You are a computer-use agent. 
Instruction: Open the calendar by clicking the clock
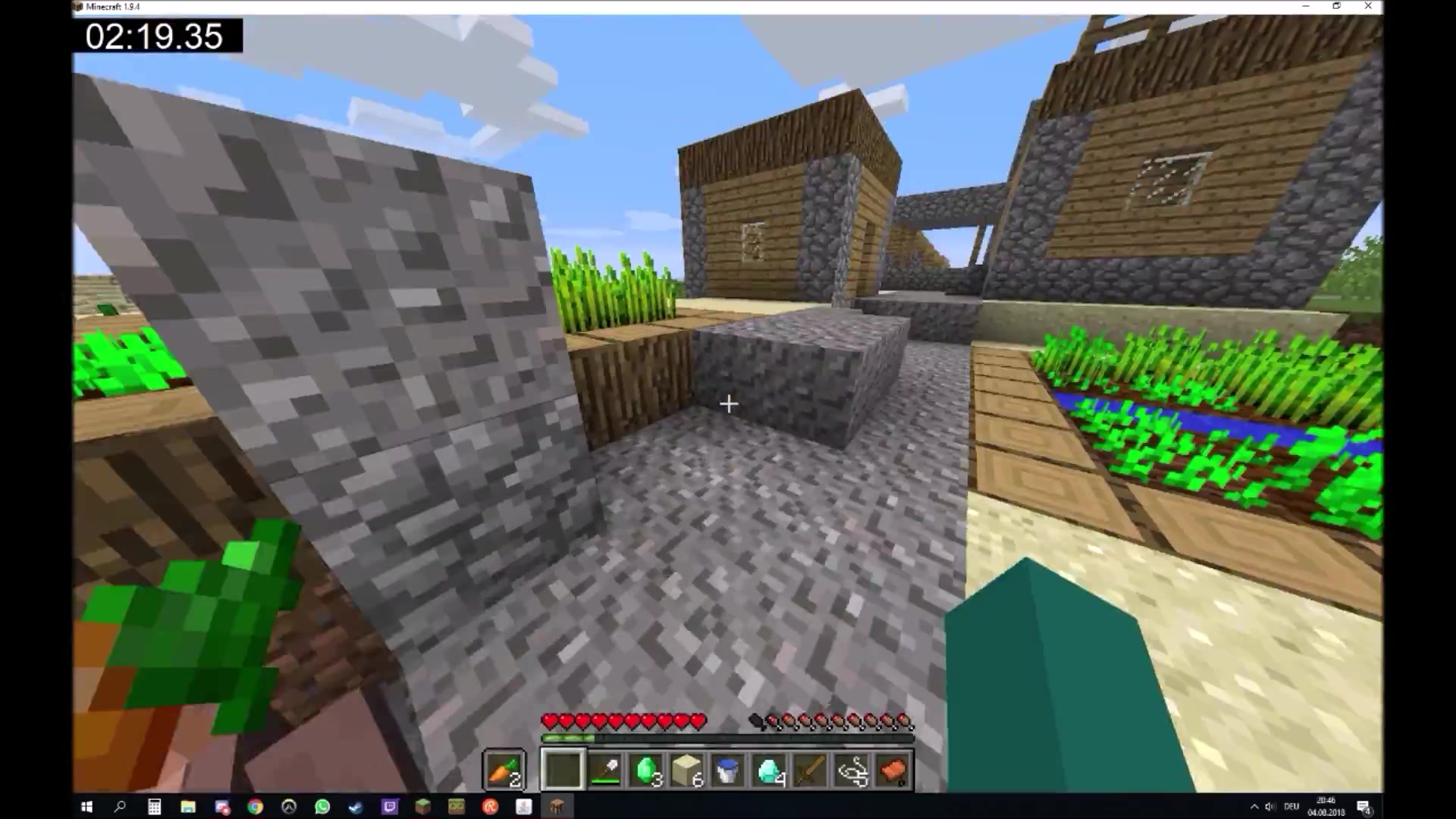1326,806
